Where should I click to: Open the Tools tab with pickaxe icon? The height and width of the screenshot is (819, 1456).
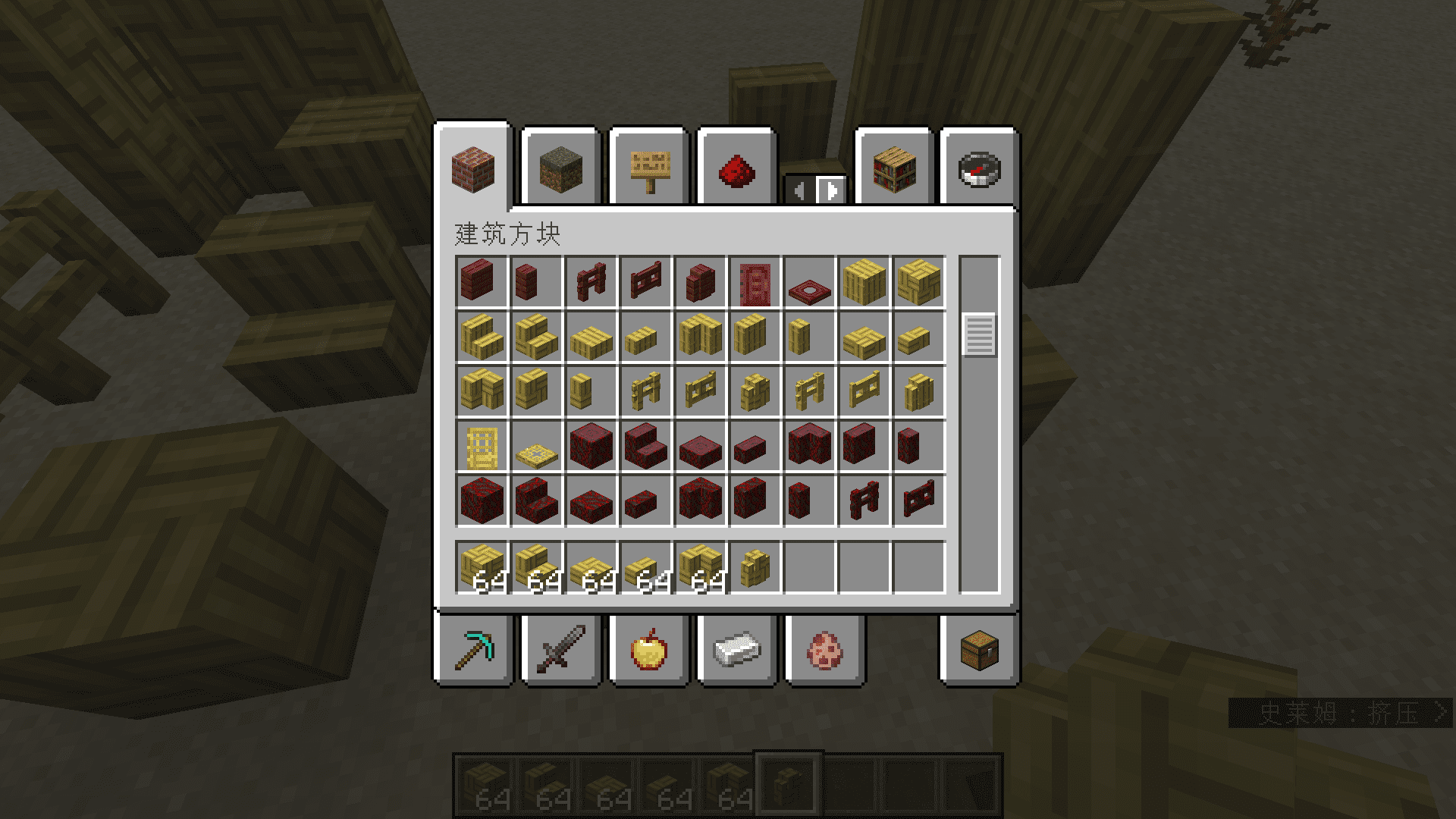tap(474, 651)
